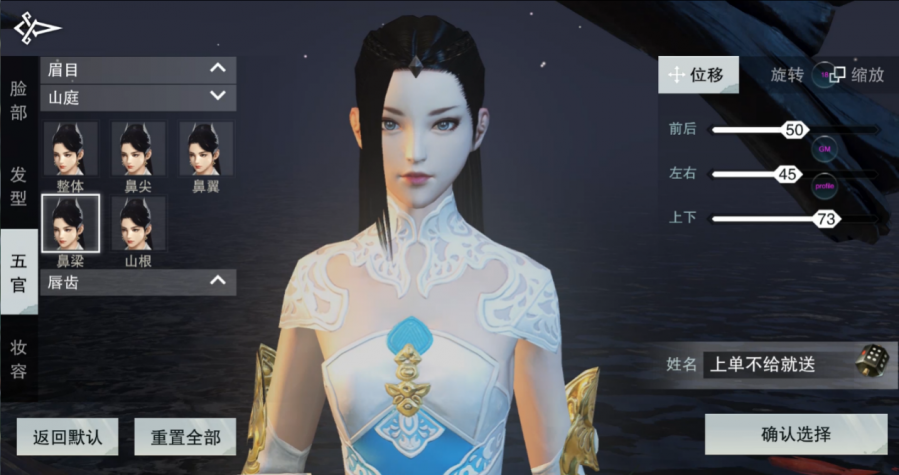Click the 前后 slider handle
The height and width of the screenshot is (475, 899).
click(x=795, y=130)
